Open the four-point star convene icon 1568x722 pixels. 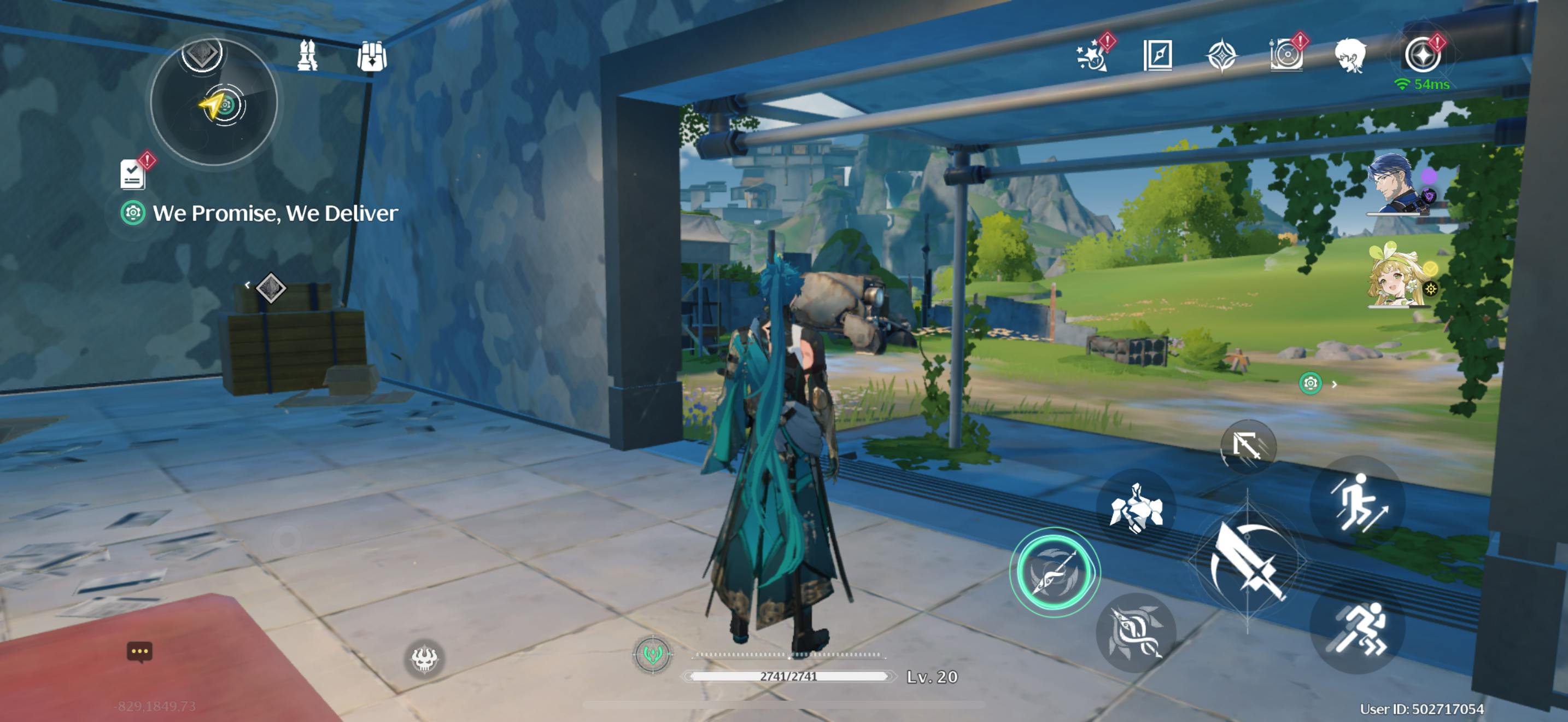pyautogui.click(x=1221, y=55)
